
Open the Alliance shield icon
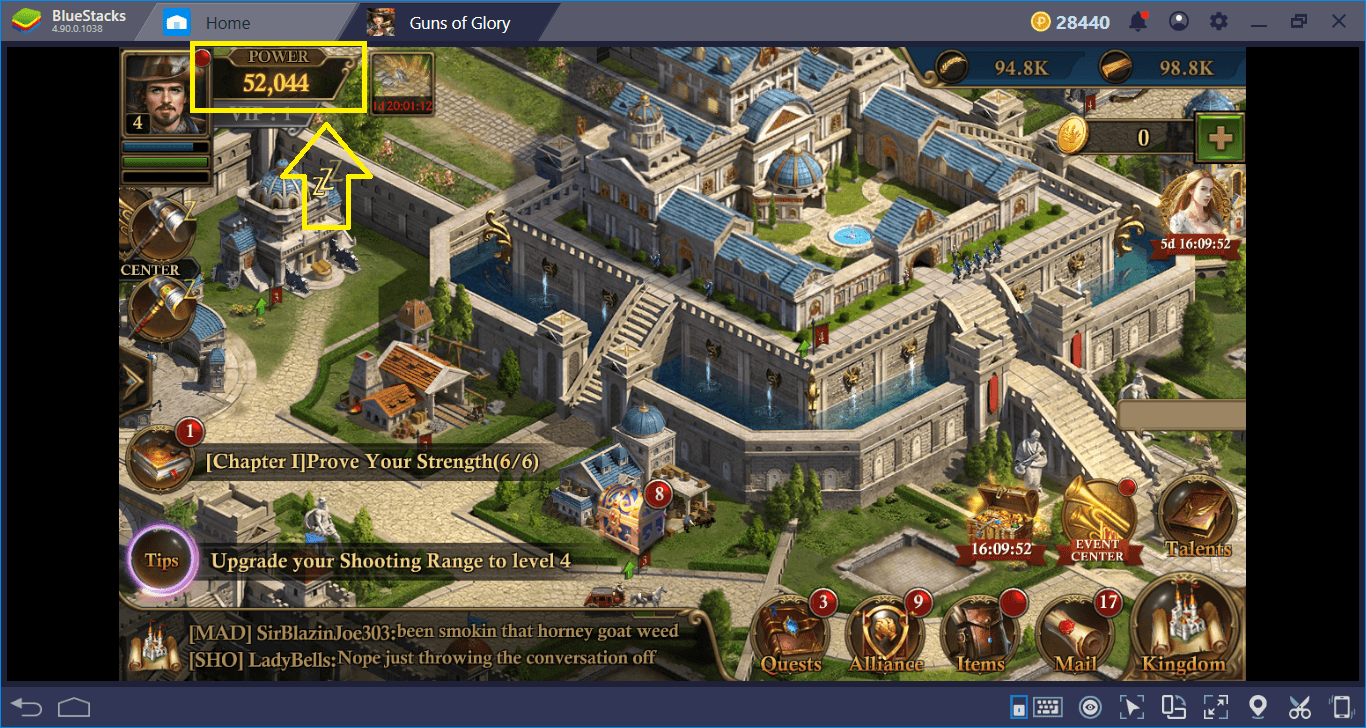tap(887, 631)
